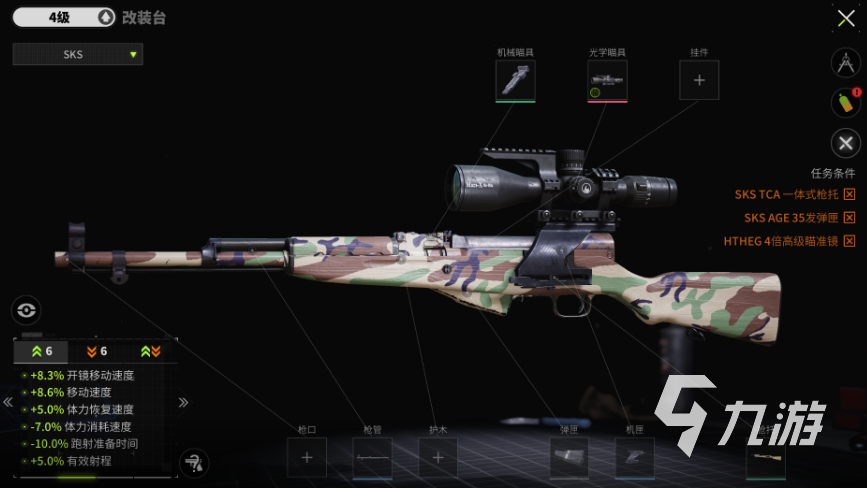Screen dimensions: 867x488
Task: Select the receiver (机匣) slot
Action: coord(634,458)
